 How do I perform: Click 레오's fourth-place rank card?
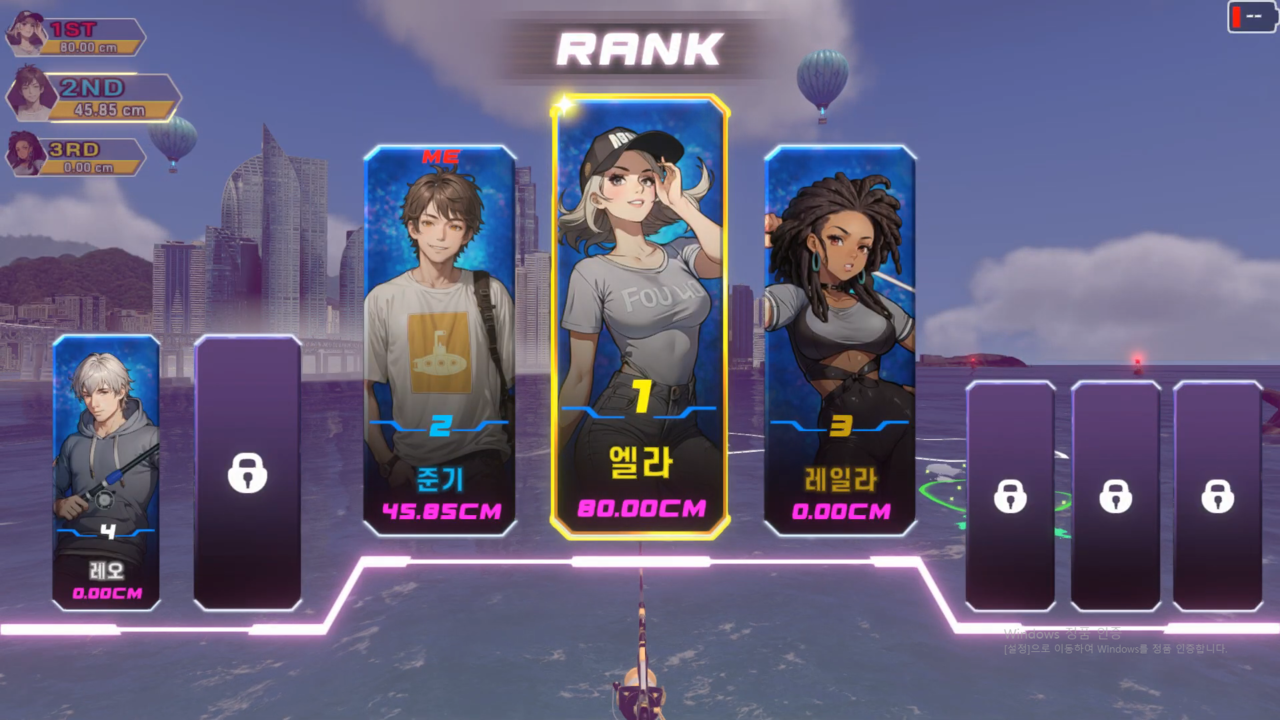pos(106,472)
